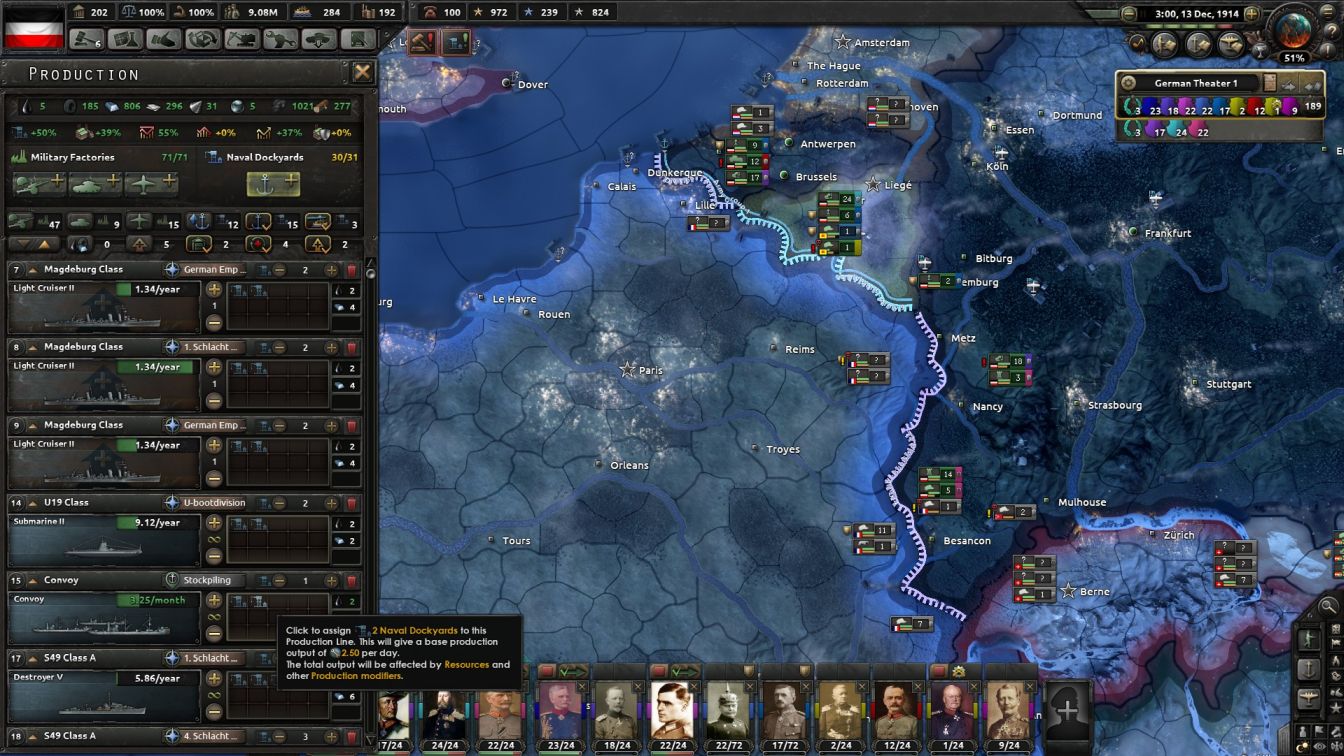Click the hourglass icon beside the world tension globe

pyautogui.click(x=1260, y=51)
